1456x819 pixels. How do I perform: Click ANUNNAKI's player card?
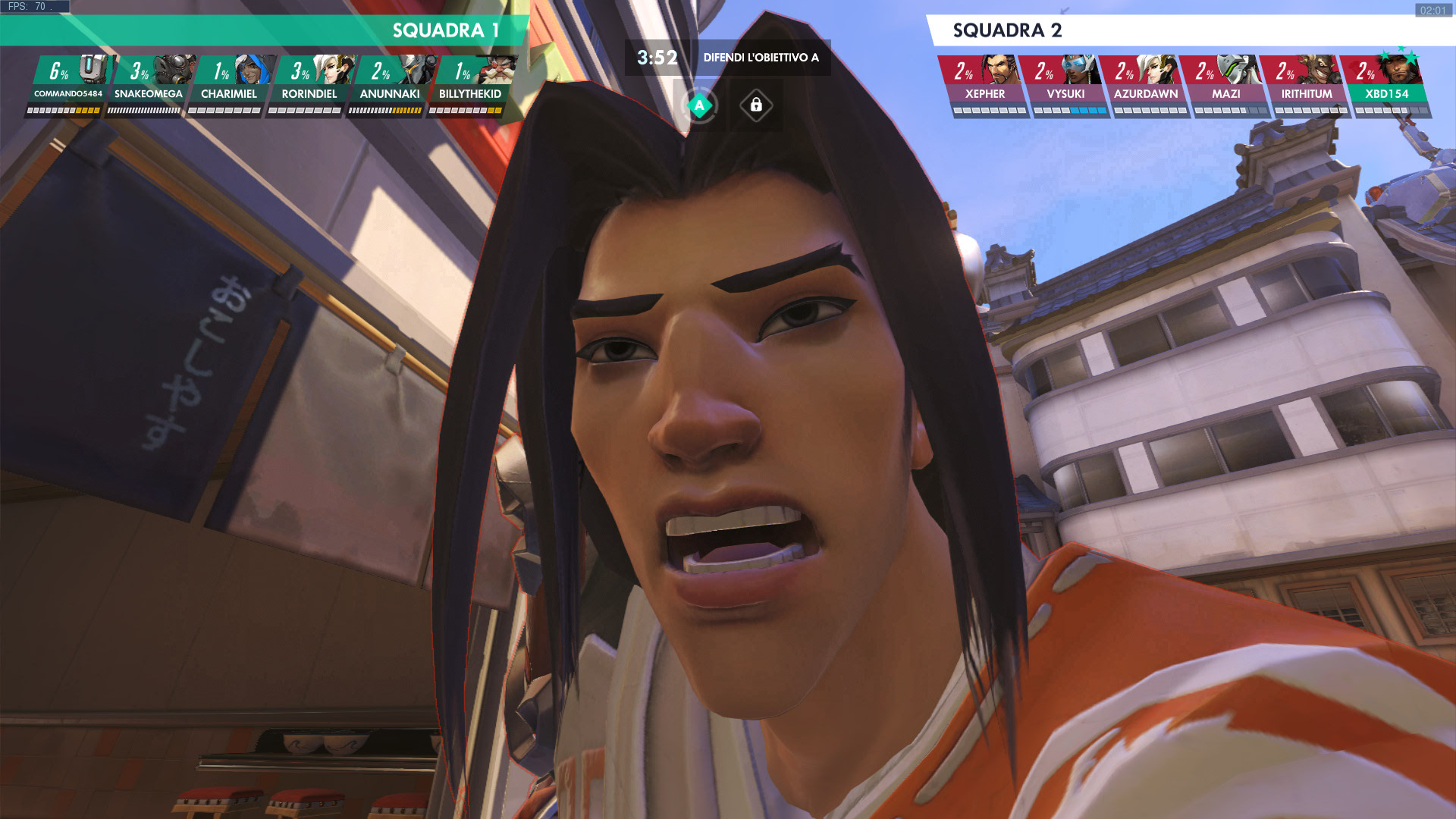click(390, 83)
